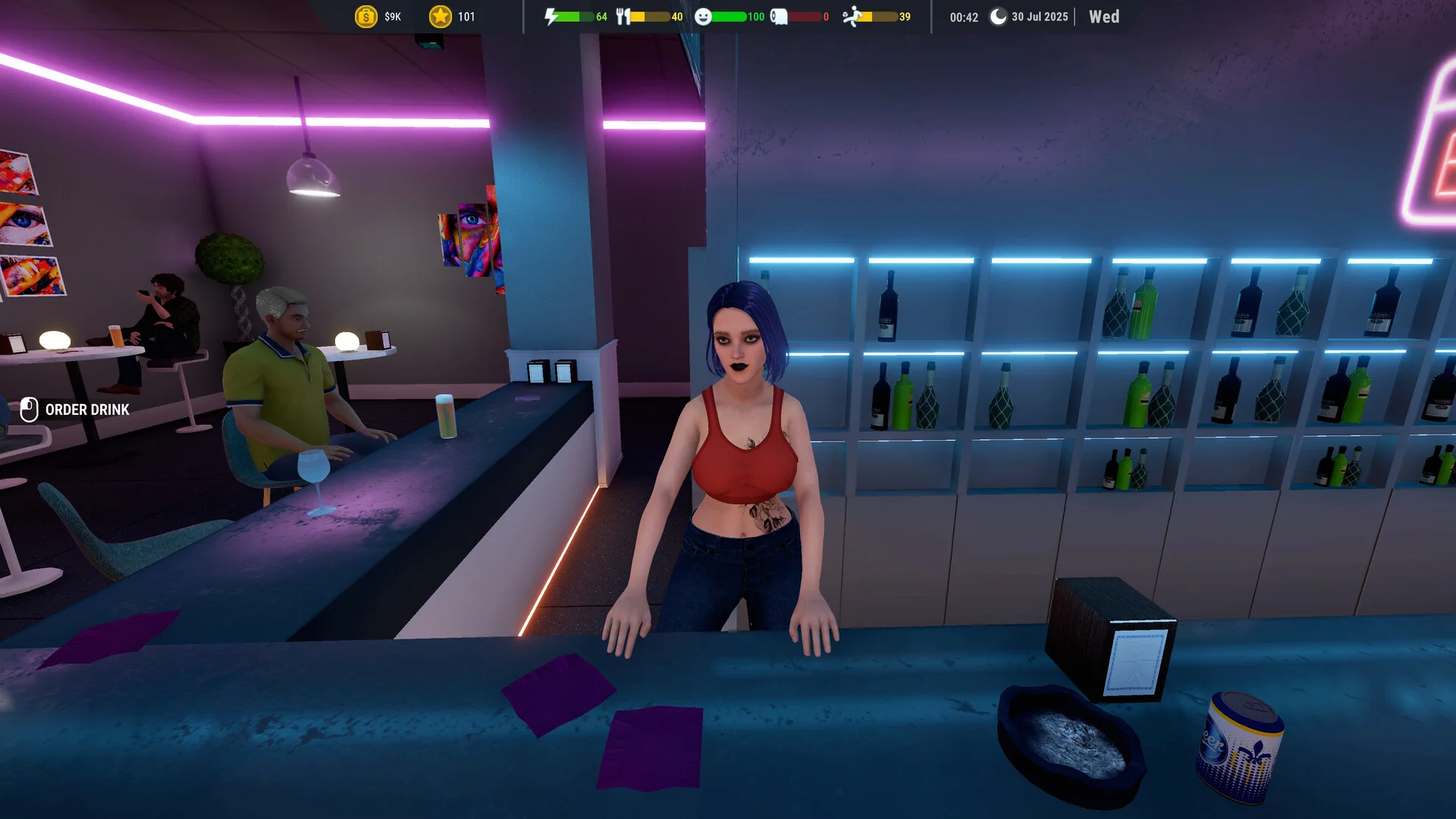Select the toilet paper roll icon

[779, 17]
